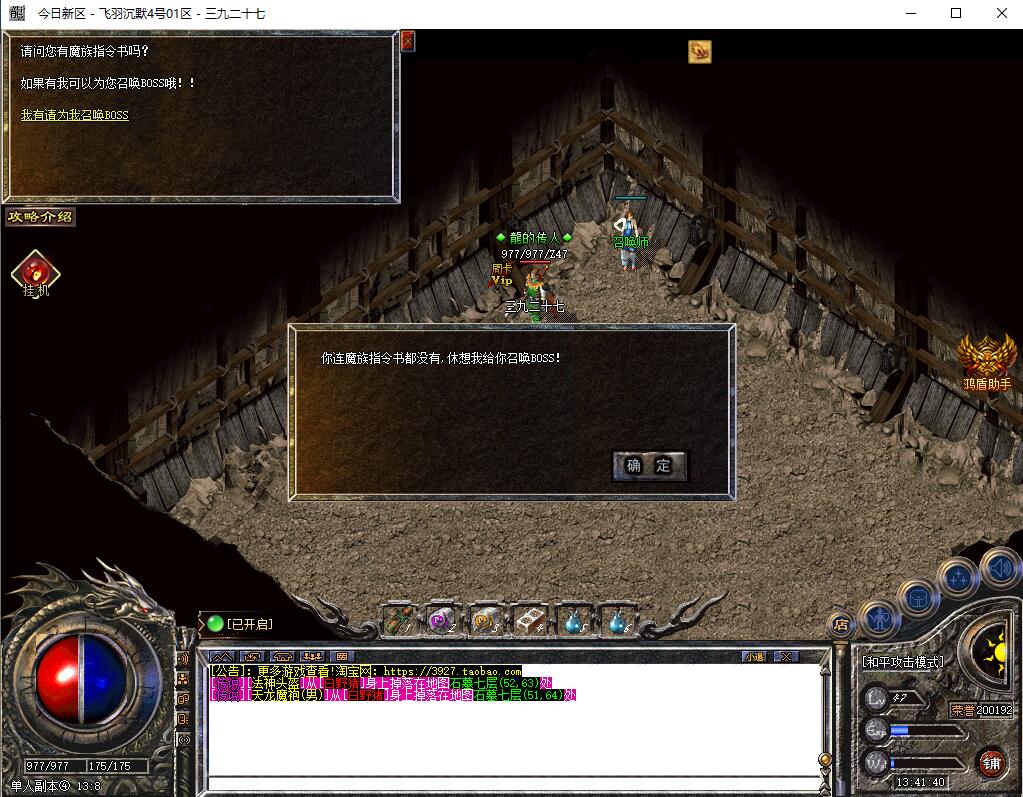Toggle the sound speaker icon
Image resolution: width=1023 pixels, height=797 pixels.
1000,567
